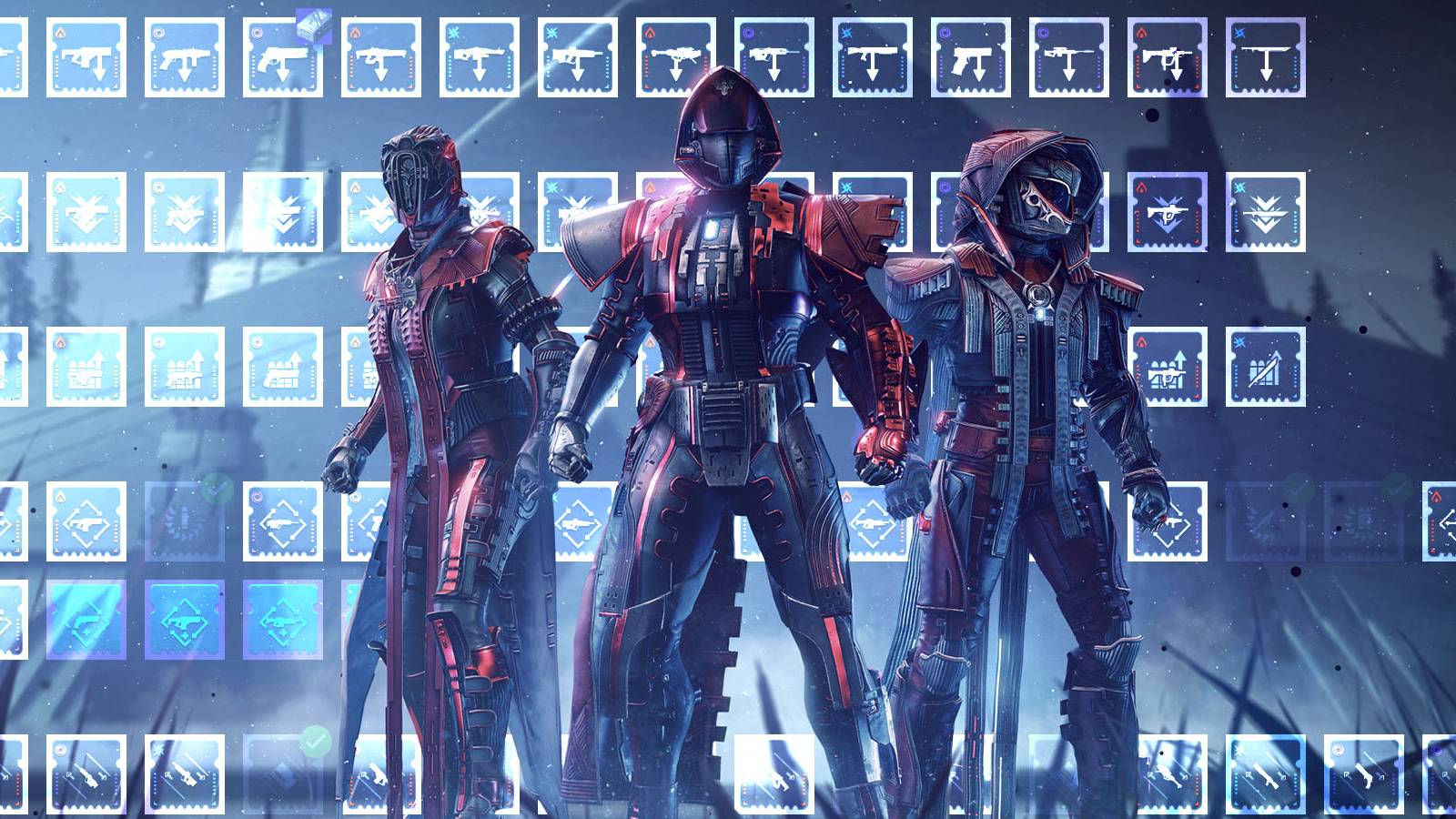Select the rising sword barricade card with Stasis badge
The image size is (1456, 819).
pyautogui.click(x=1265, y=368)
